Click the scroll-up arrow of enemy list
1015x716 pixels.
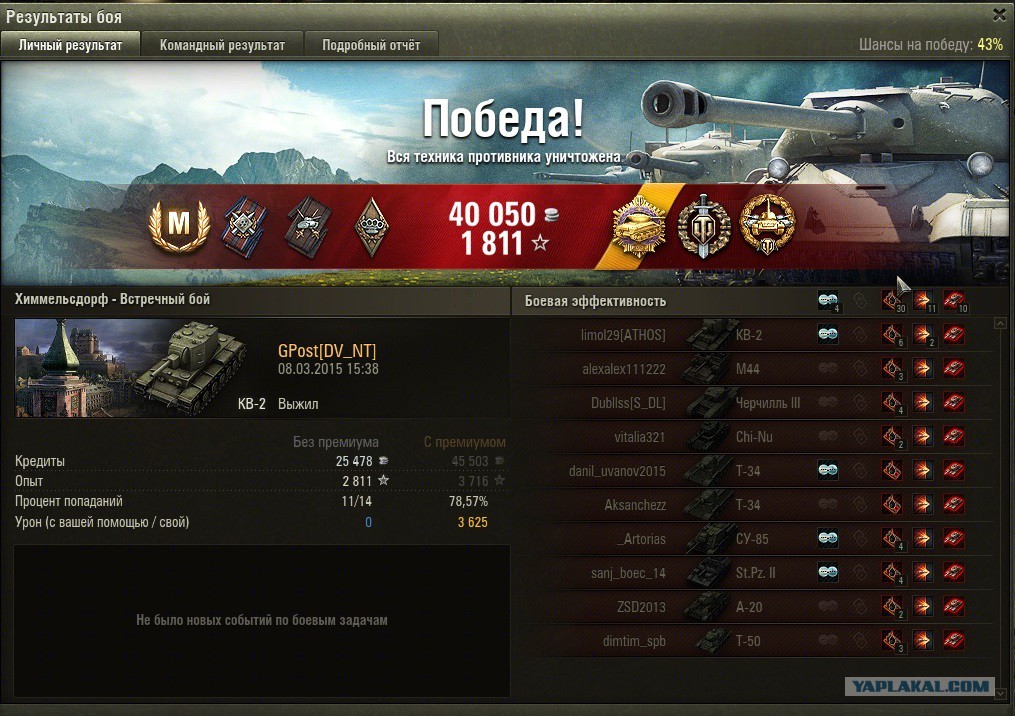[x=1000, y=324]
